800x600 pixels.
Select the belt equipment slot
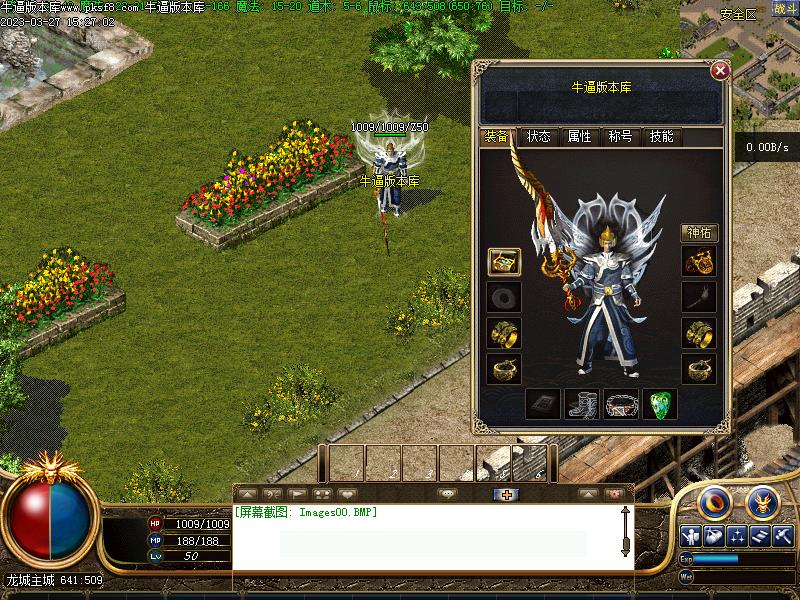(x=620, y=404)
